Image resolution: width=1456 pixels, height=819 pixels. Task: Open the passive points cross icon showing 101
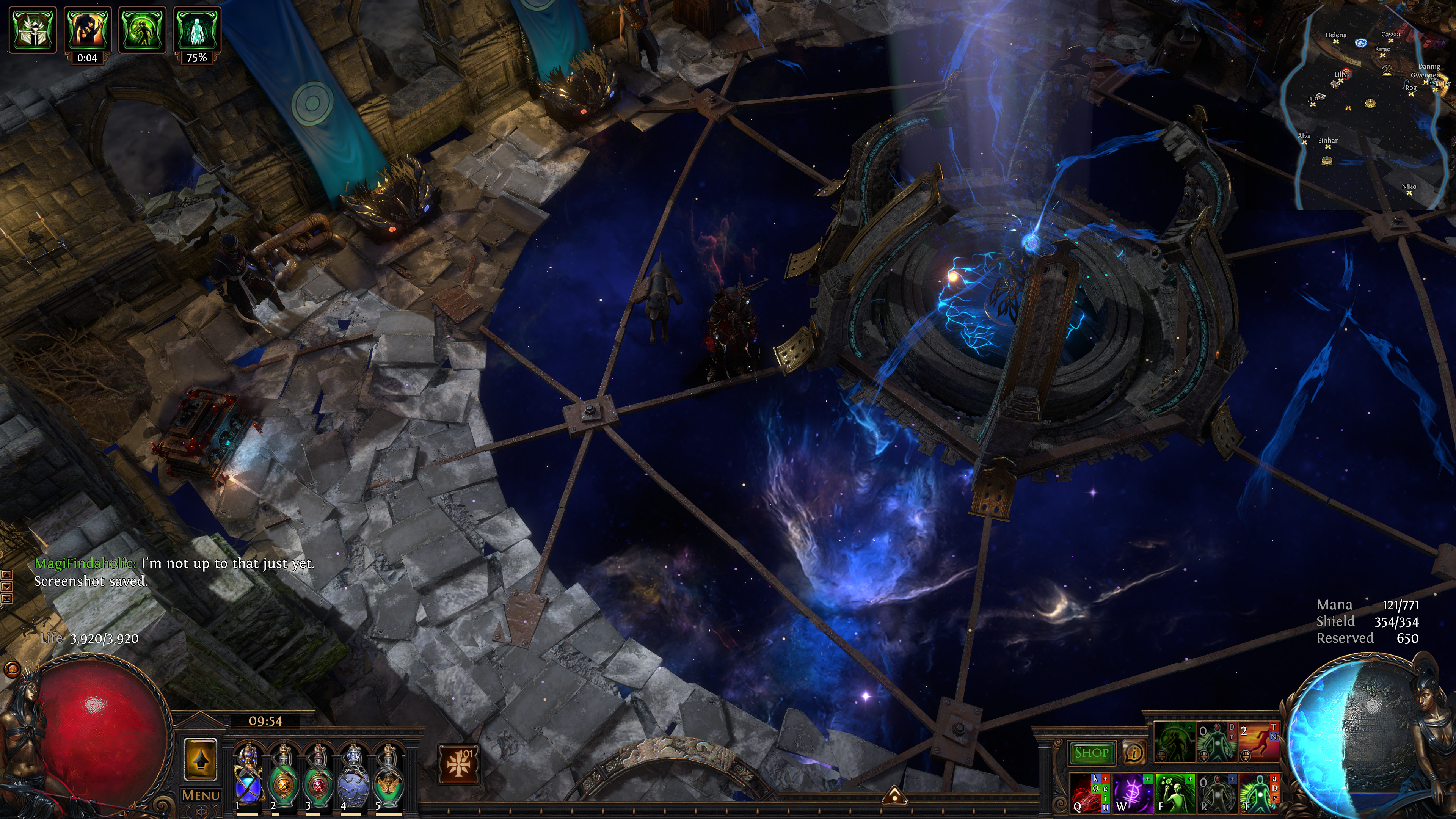click(458, 764)
